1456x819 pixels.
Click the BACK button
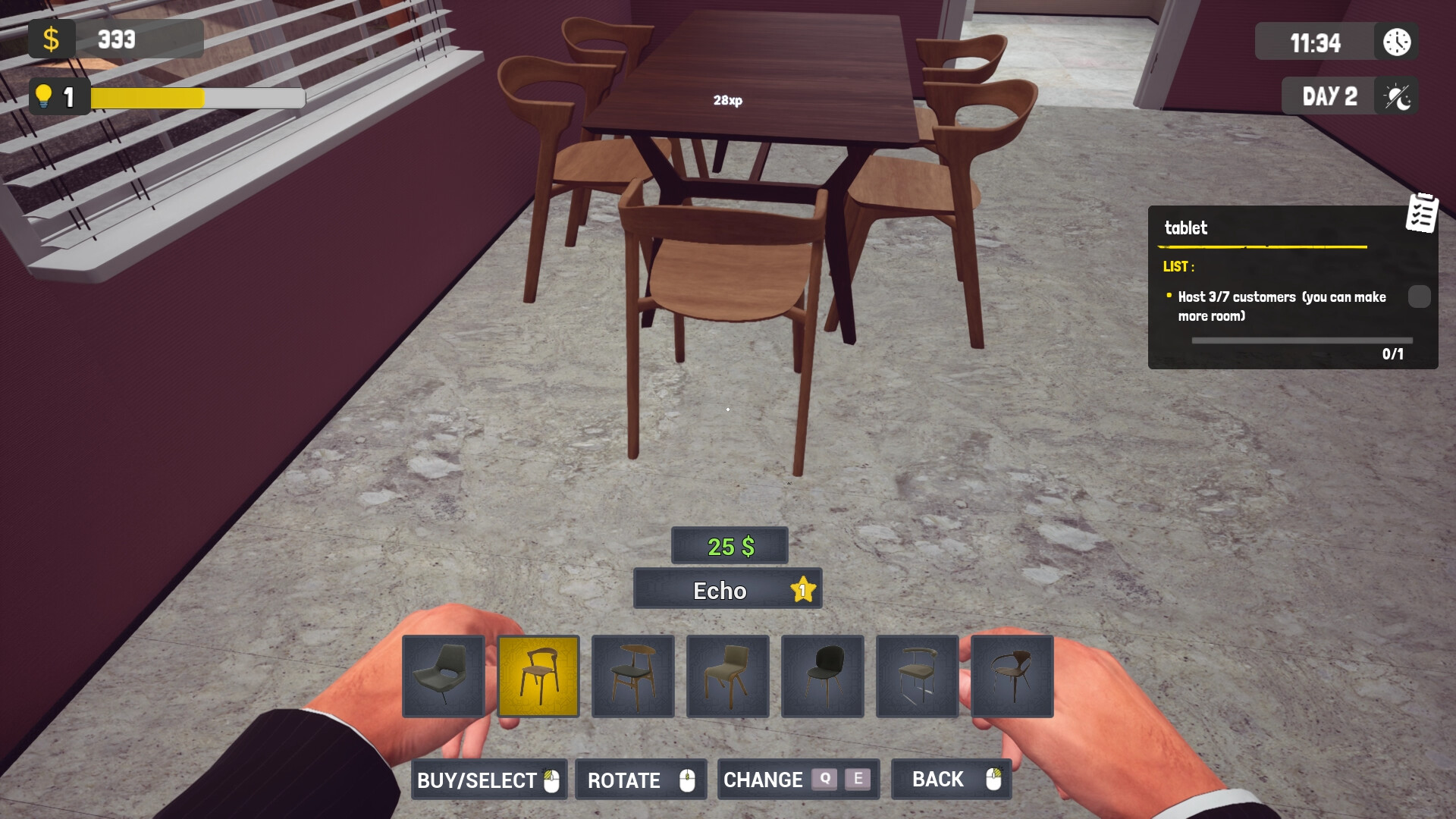click(951, 780)
